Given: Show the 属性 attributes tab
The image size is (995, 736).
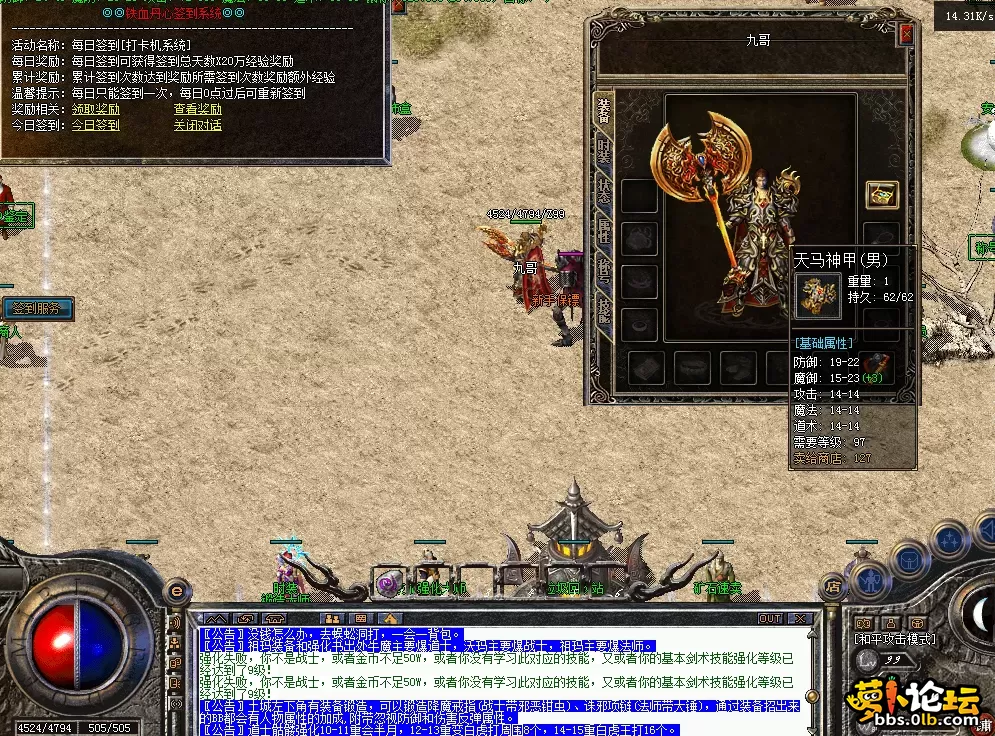Looking at the screenshot, I should point(604,232).
